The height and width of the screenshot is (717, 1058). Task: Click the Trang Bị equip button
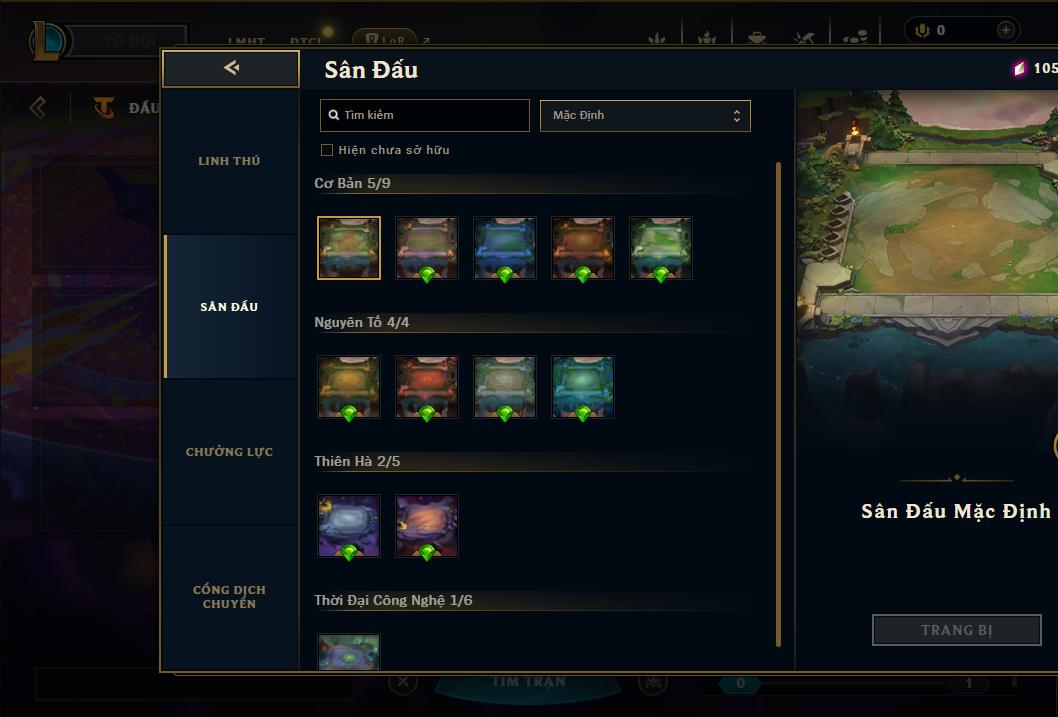[957, 630]
